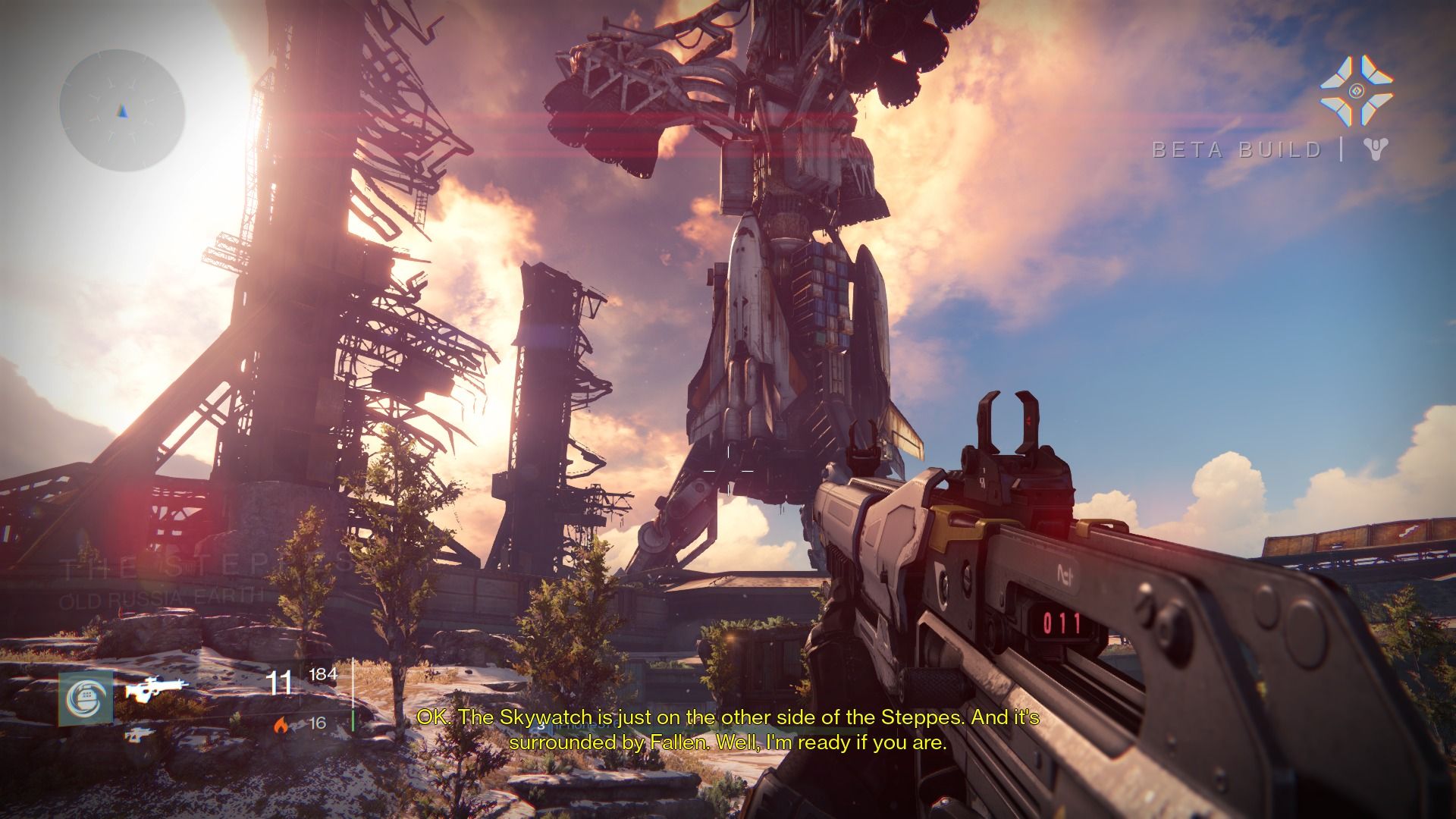This screenshot has width=1456, height=819.
Task: Choose the primary rifle weapon icon
Action: pos(156,689)
